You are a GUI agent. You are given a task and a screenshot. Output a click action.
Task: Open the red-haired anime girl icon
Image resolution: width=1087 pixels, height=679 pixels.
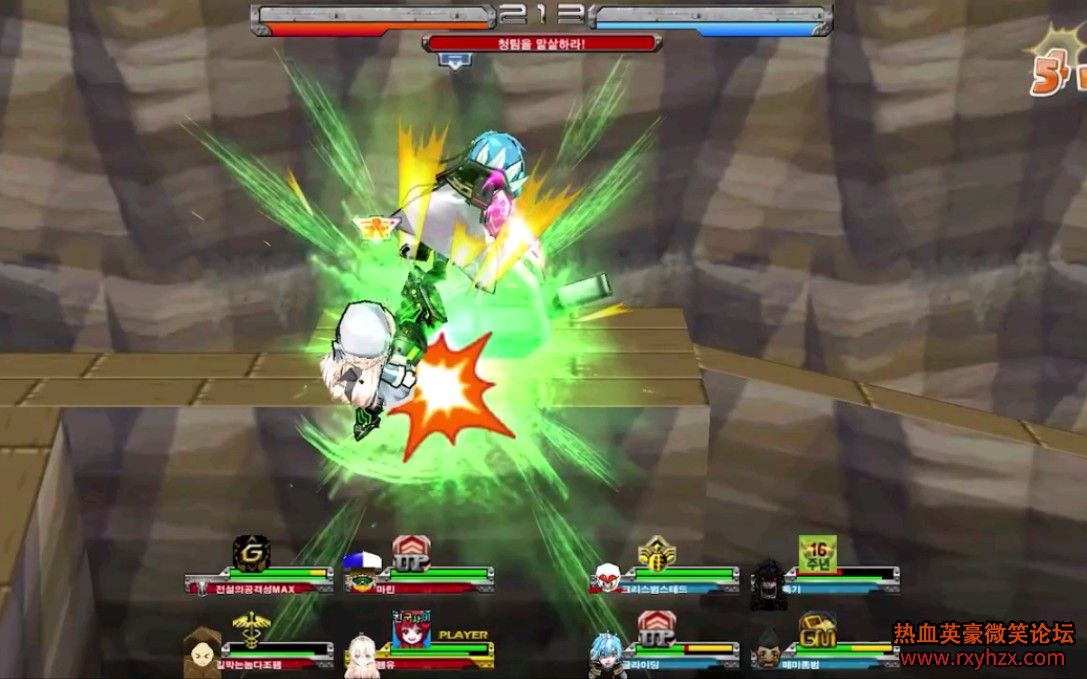coord(411,628)
